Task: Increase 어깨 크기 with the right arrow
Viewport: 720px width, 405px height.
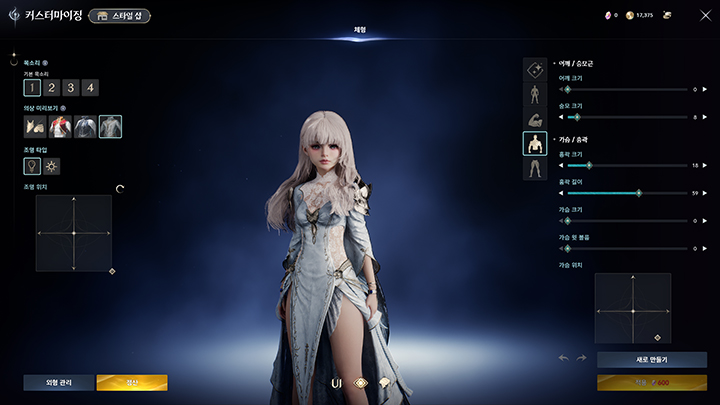Action: pyautogui.click(x=705, y=89)
